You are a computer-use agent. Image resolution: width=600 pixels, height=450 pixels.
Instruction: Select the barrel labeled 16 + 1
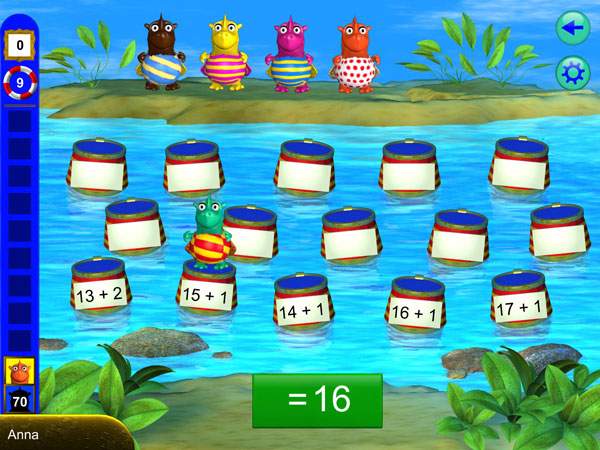coord(415,312)
